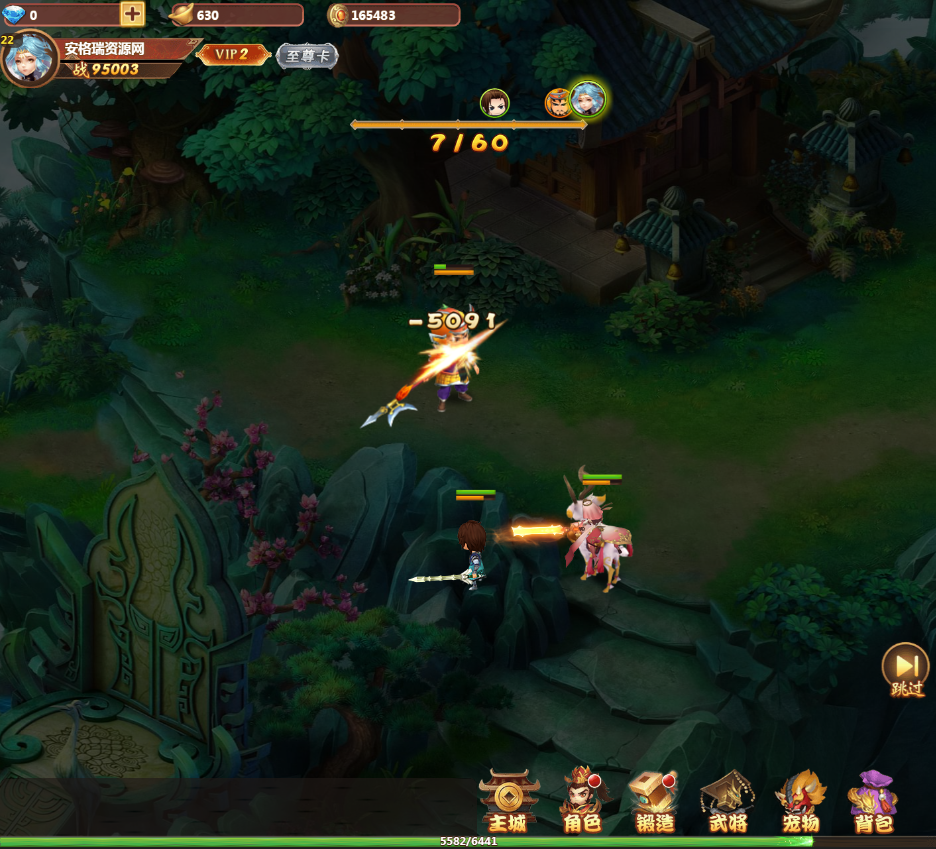Click the player avatar portrait
Image resolution: width=936 pixels, height=849 pixels.
[29, 58]
